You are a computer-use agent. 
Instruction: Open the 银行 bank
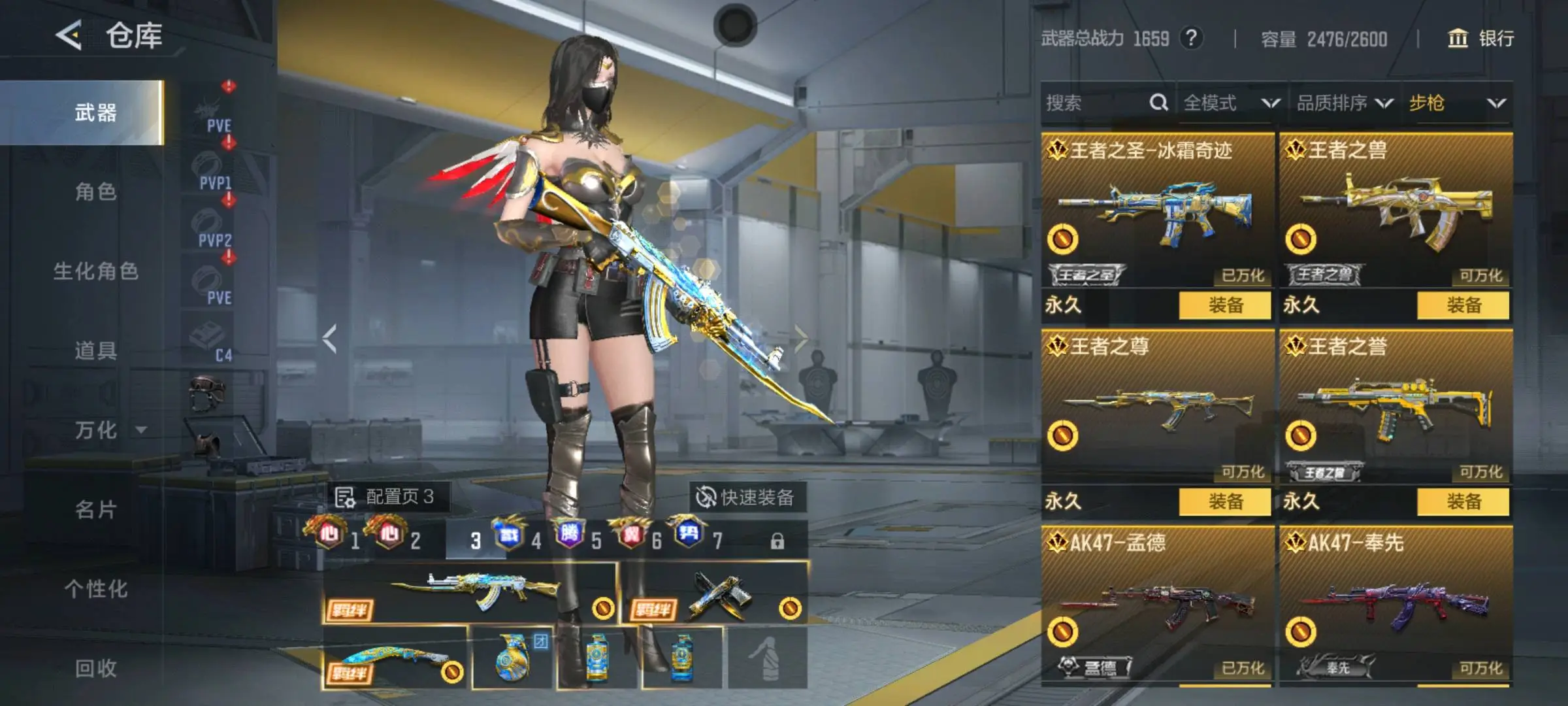[x=1481, y=39]
